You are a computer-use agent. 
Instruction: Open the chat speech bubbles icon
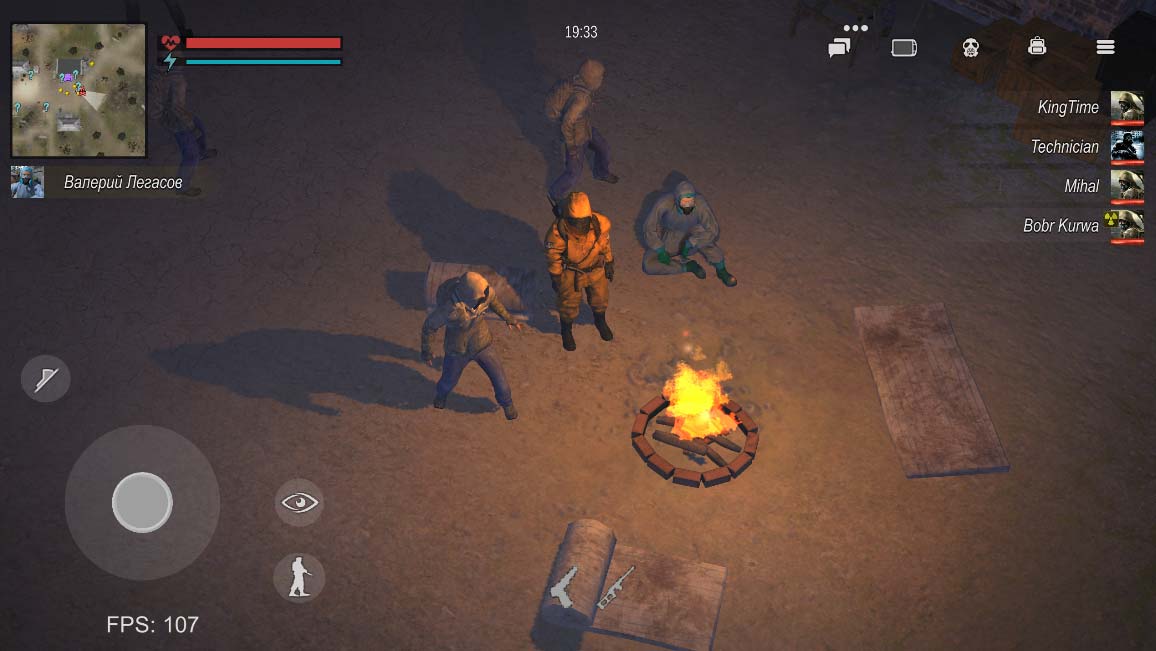839,47
